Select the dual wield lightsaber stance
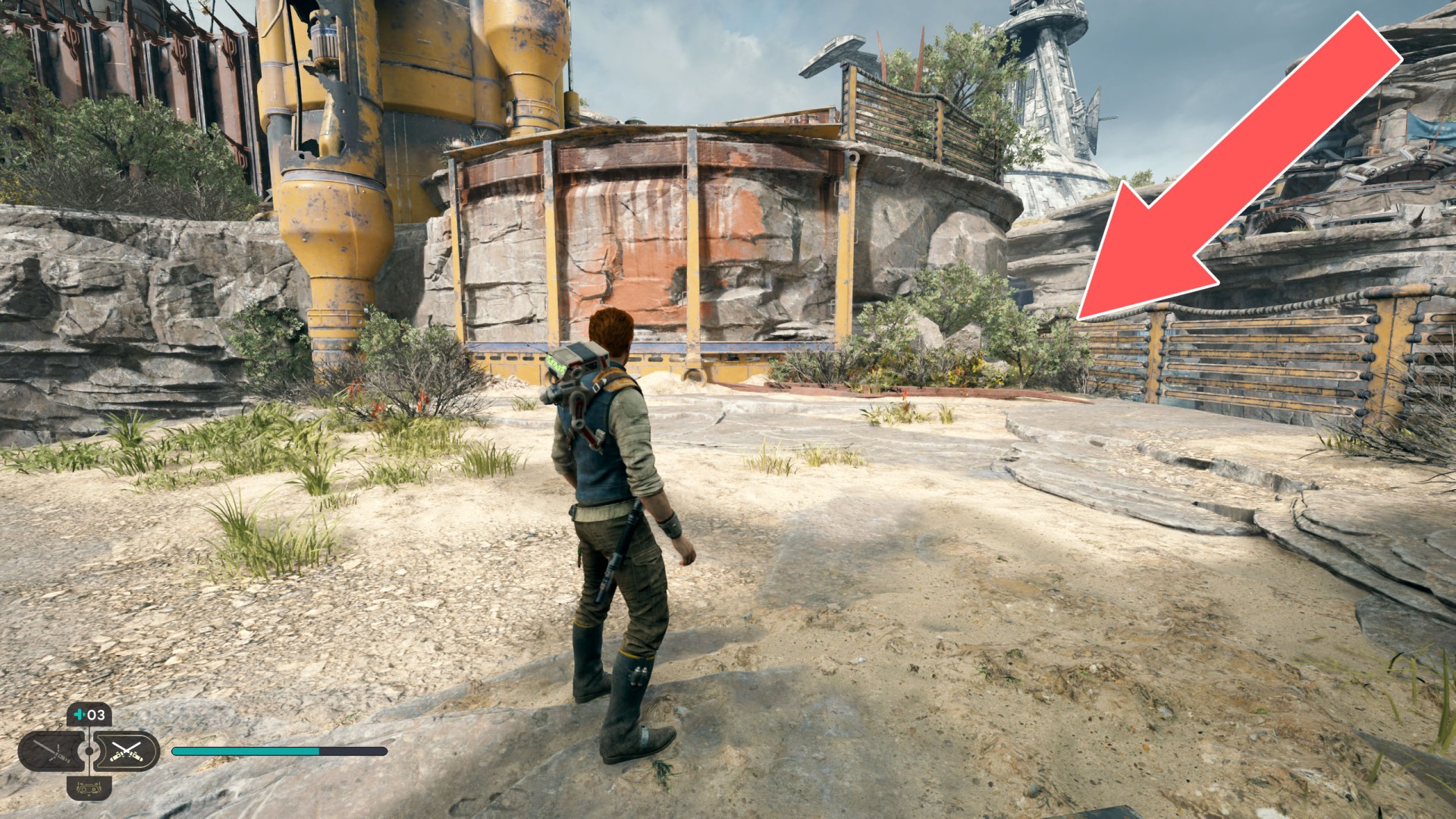Screen dimensions: 1456x819 [x=125, y=752]
